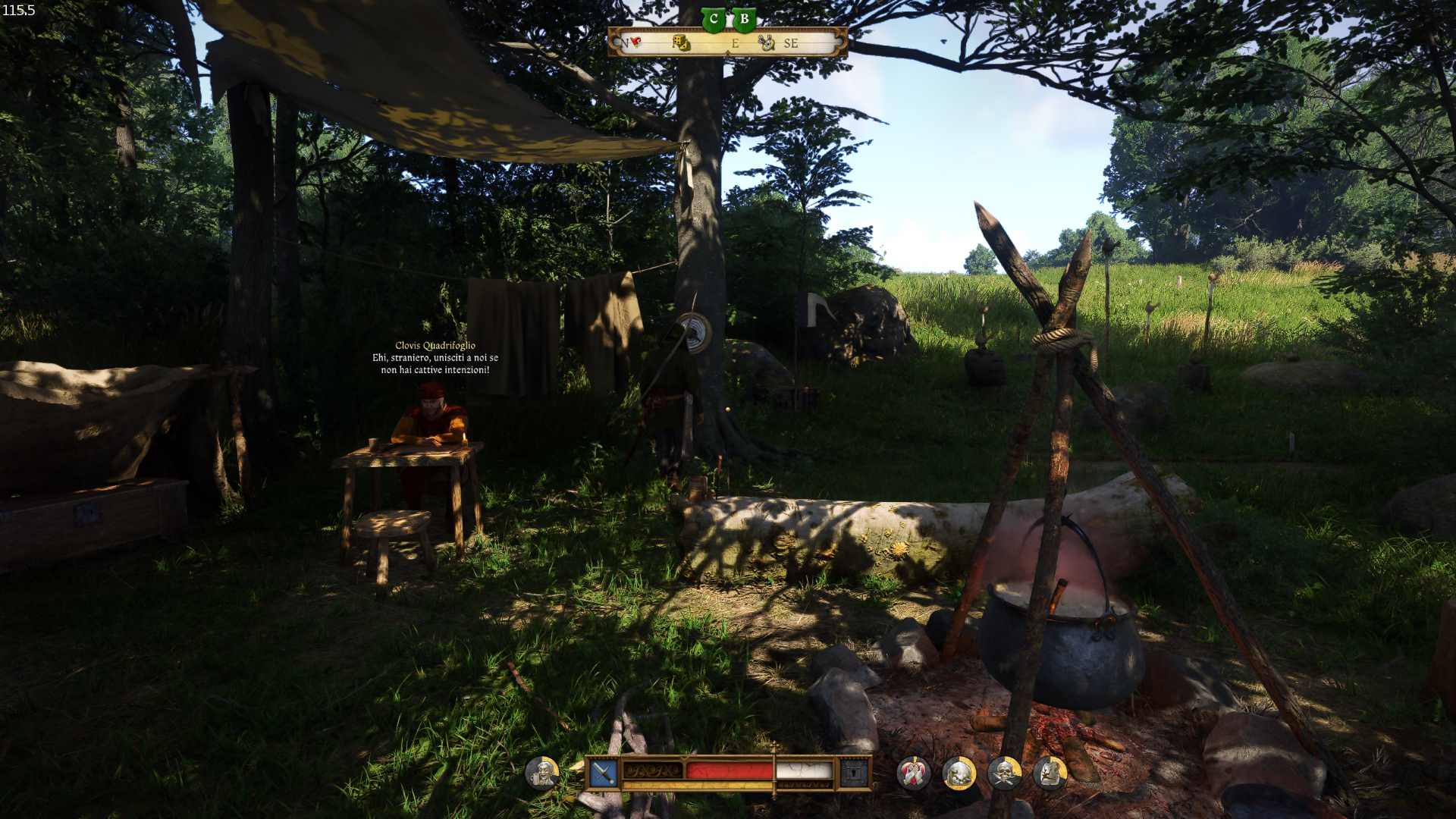This screenshot has width=1456, height=819.
Task: Click the drunk man status icon
Action: pyautogui.click(x=542, y=773)
